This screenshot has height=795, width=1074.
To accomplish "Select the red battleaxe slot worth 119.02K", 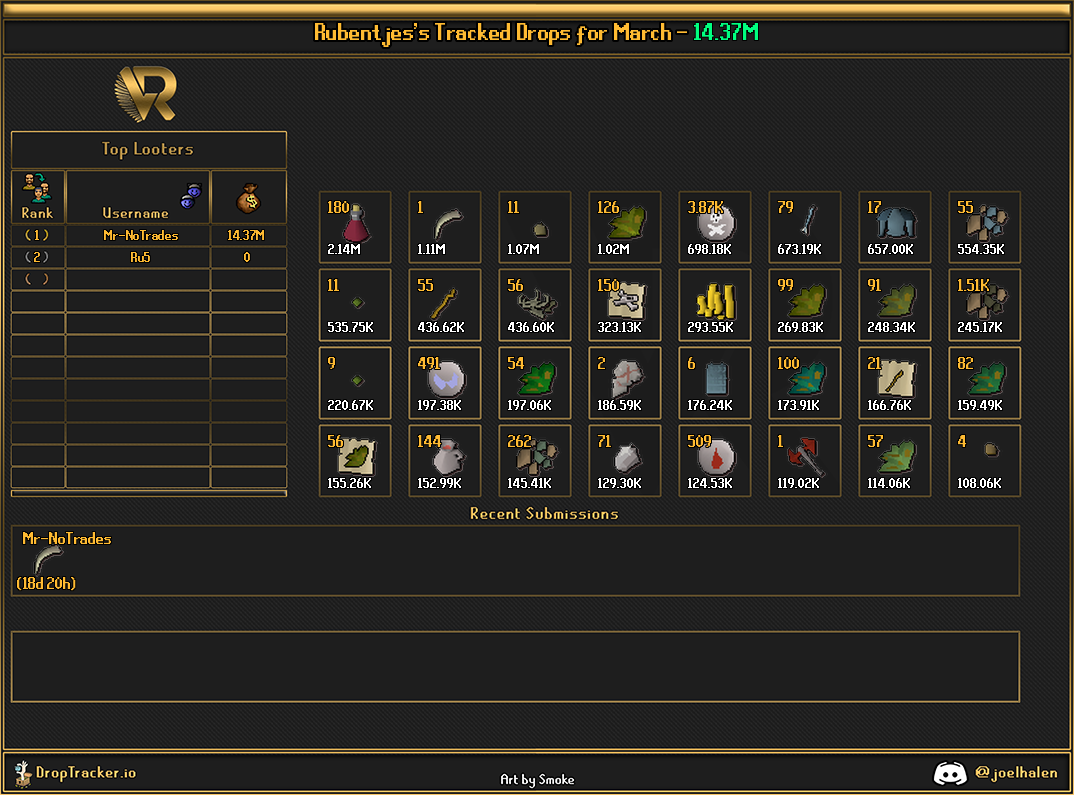I will [x=804, y=461].
